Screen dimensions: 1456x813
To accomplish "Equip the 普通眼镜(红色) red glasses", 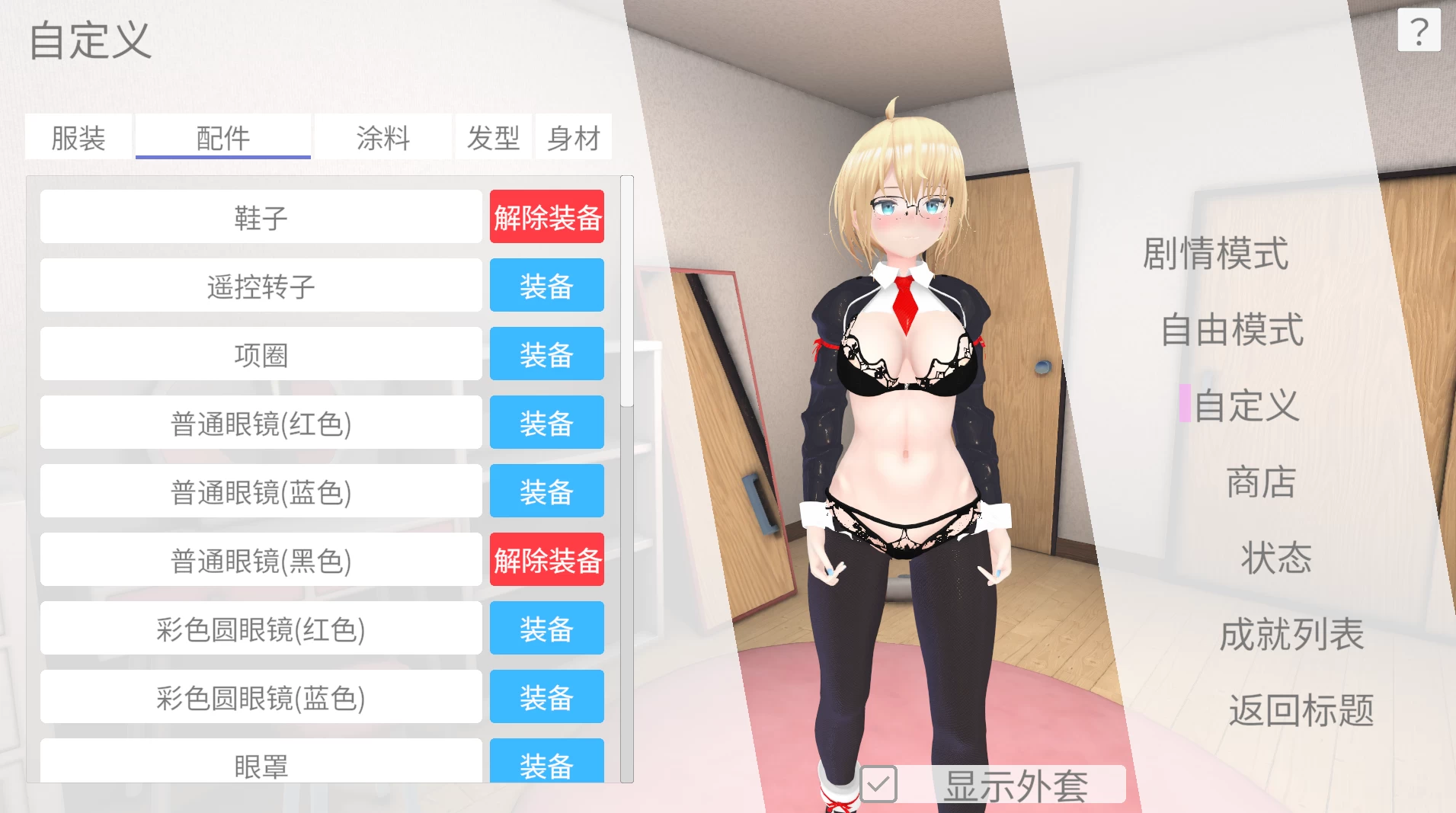I will point(546,422).
